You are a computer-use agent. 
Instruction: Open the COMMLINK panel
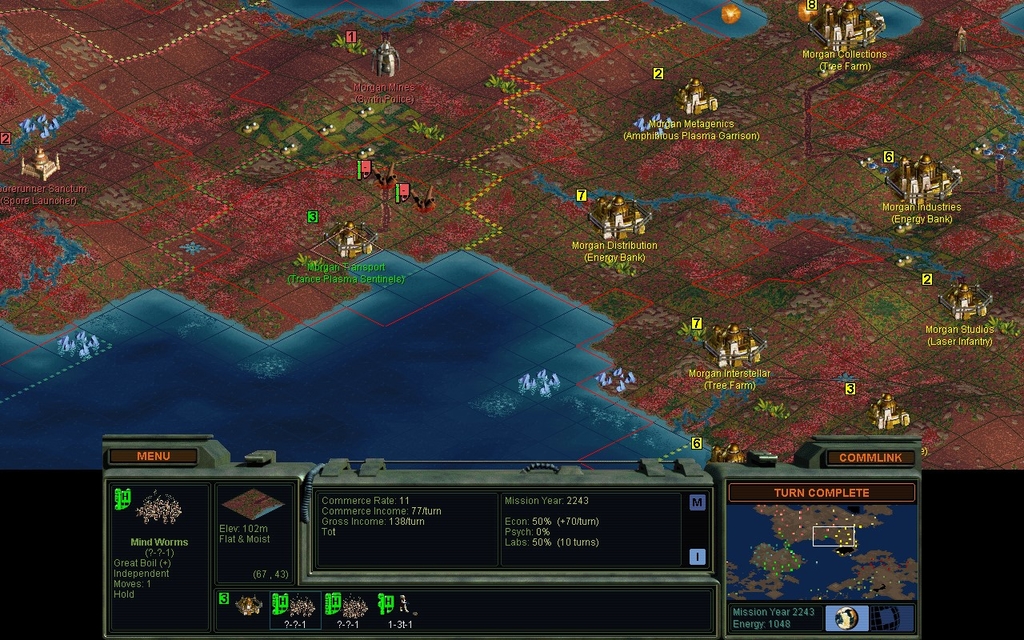tap(870, 457)
